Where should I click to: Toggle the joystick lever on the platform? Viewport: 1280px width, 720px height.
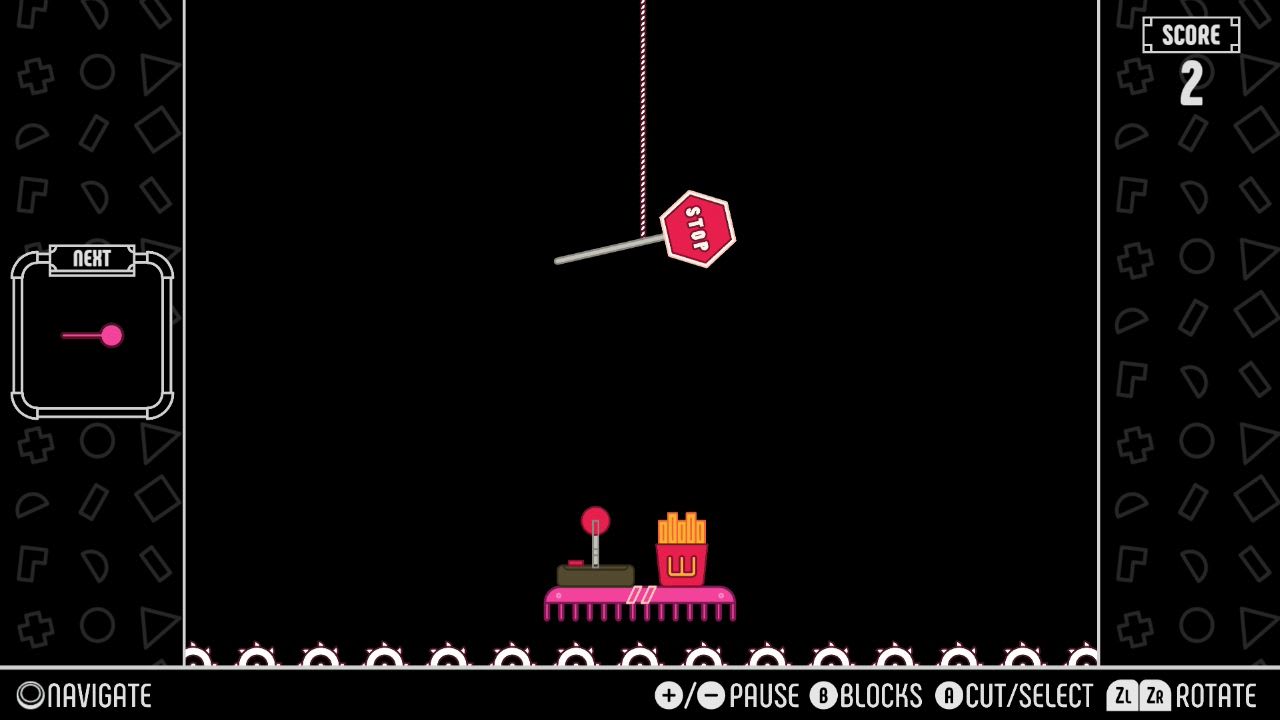pyautogui.click(x=594, y=550)
